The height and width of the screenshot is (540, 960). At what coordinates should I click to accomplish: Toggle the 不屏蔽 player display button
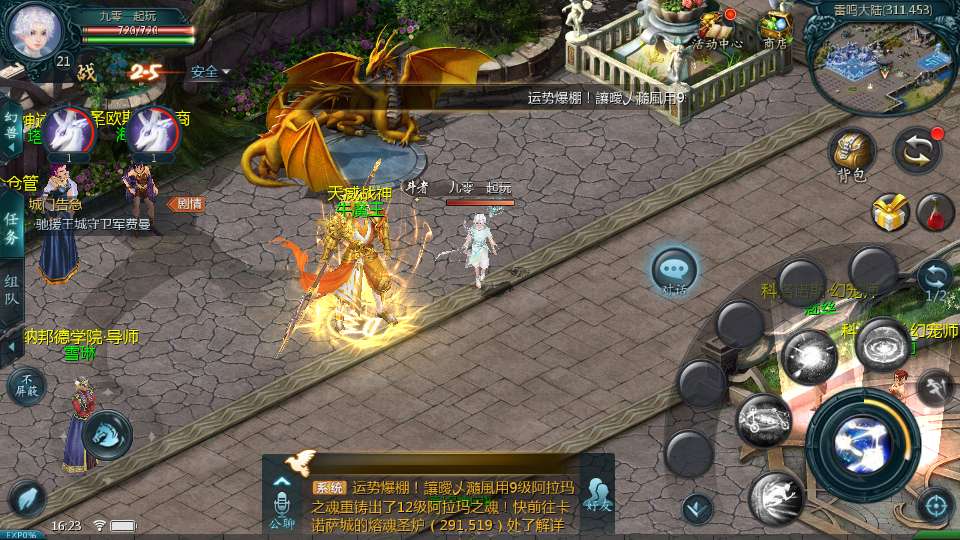coord(27,386)
